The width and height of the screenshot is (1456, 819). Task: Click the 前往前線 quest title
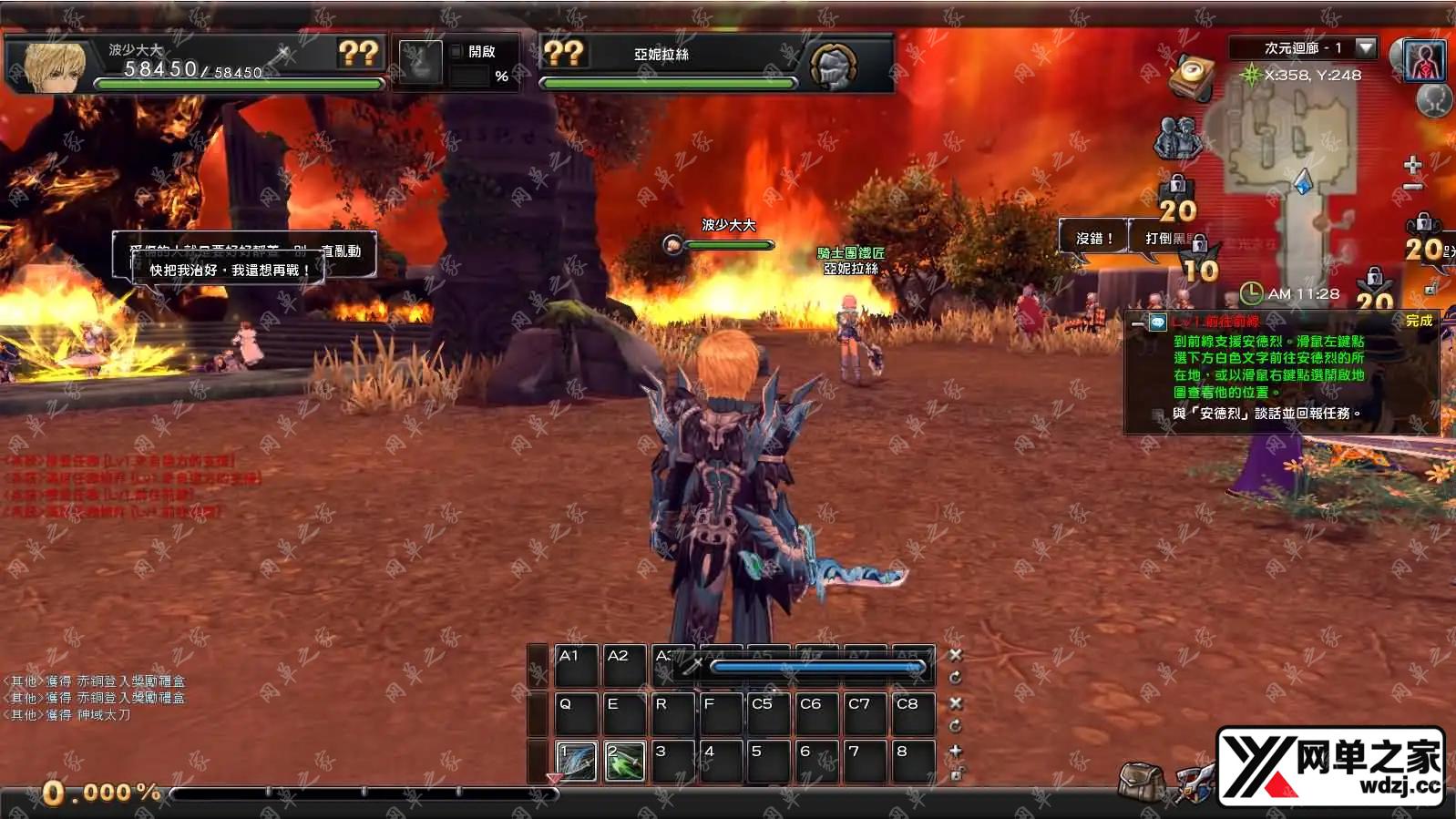[1215, 322]
